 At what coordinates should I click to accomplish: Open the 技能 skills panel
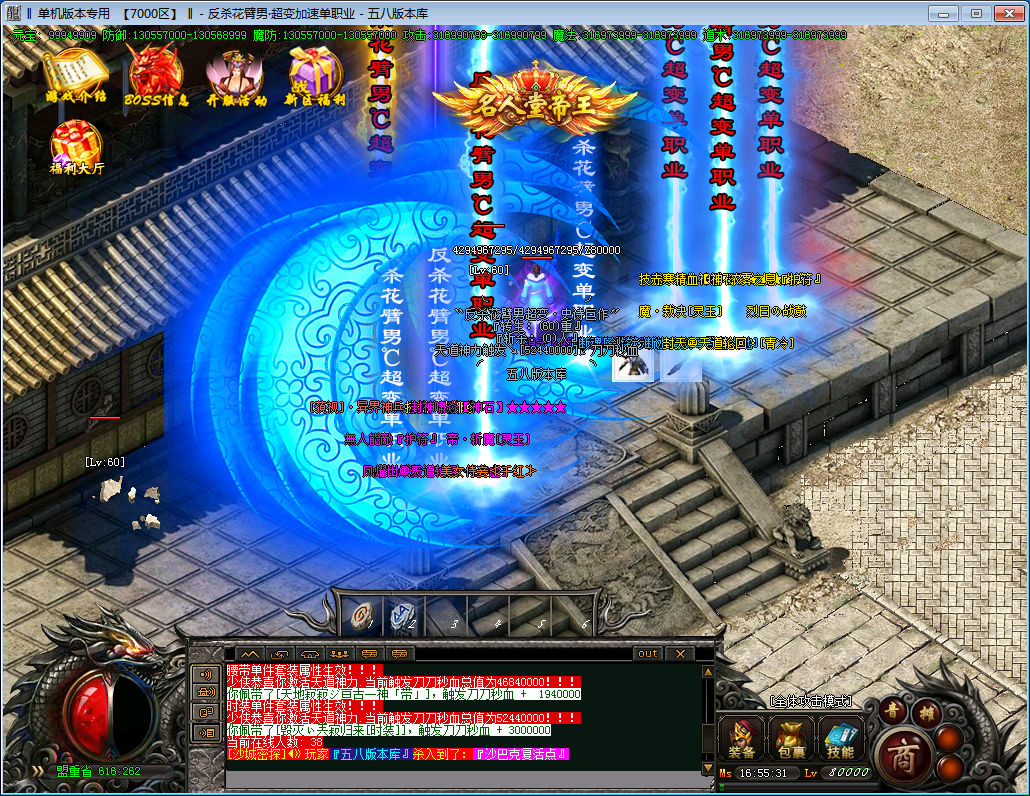coord(839,739)
